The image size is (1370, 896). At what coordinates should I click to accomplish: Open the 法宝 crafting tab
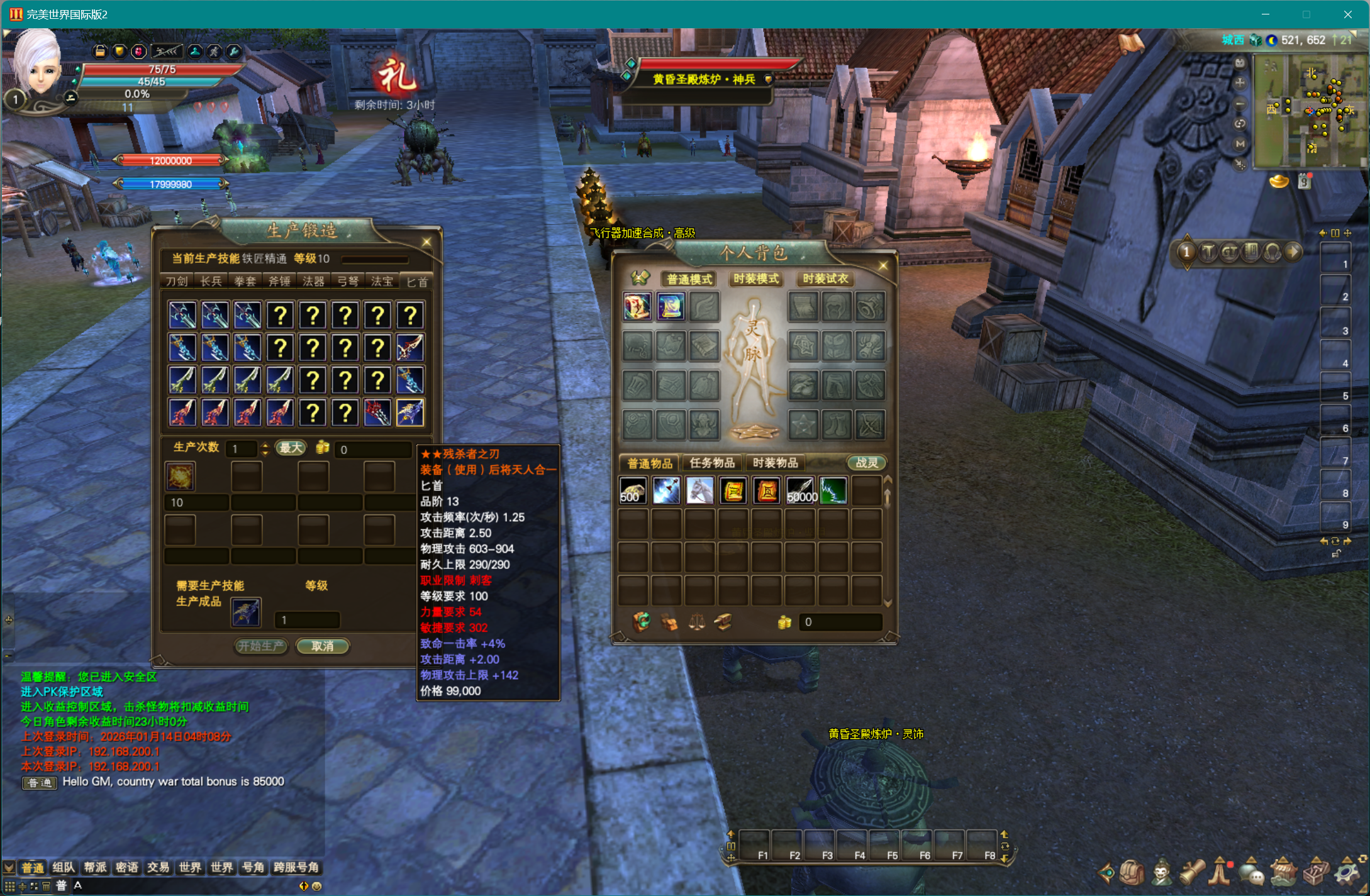click(x=382, y=281)
